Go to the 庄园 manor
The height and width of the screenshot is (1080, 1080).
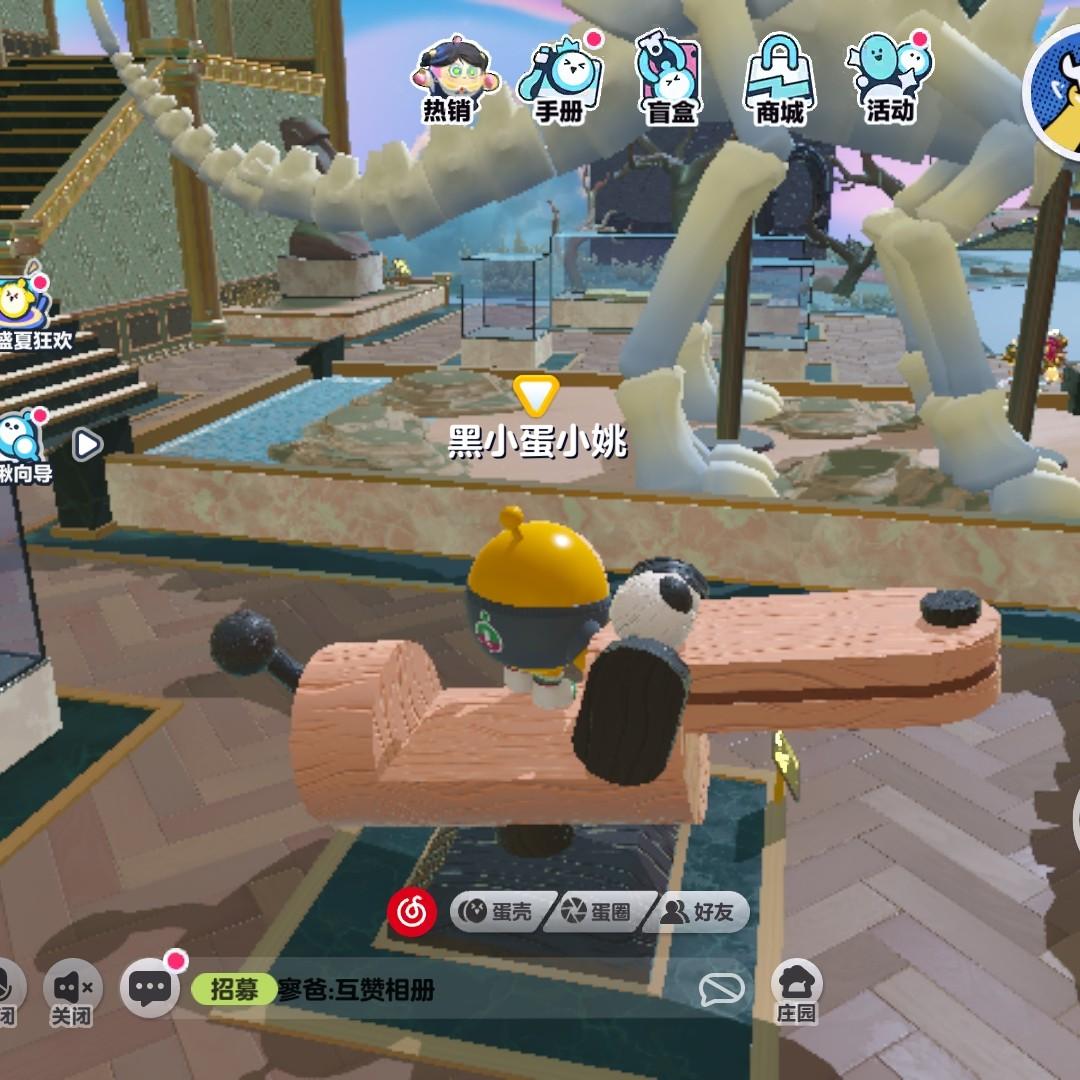click(x=796, y=990)
